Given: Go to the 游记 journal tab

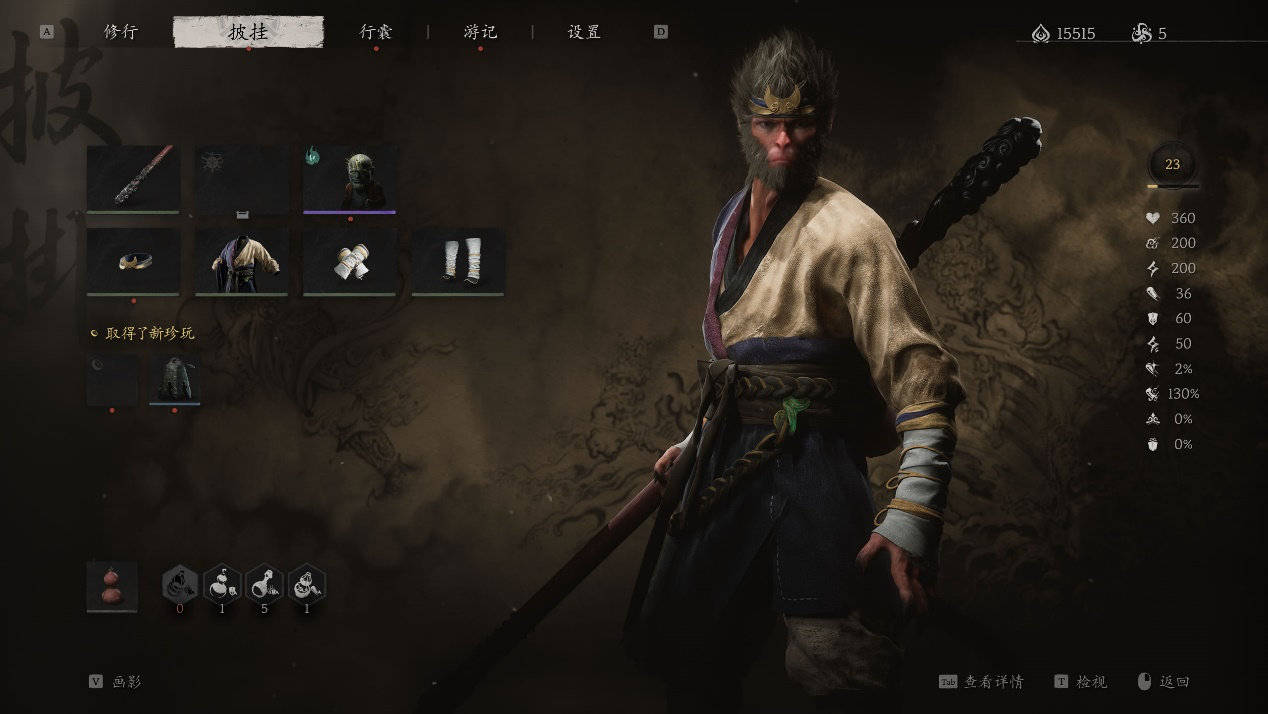Looking at the screenshot, I should click(x=480, y=32).
